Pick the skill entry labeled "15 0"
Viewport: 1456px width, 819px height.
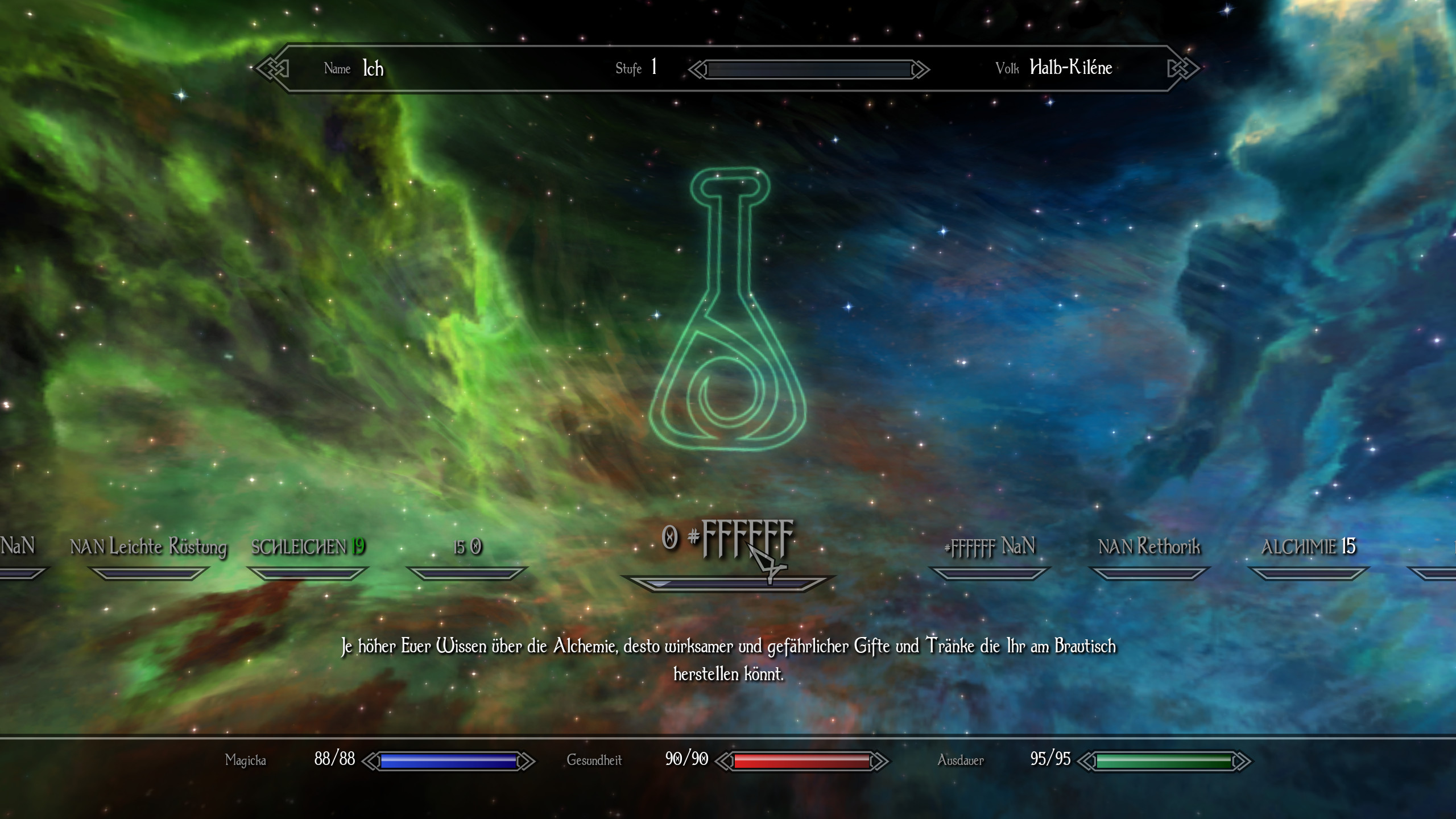point(468,547)
